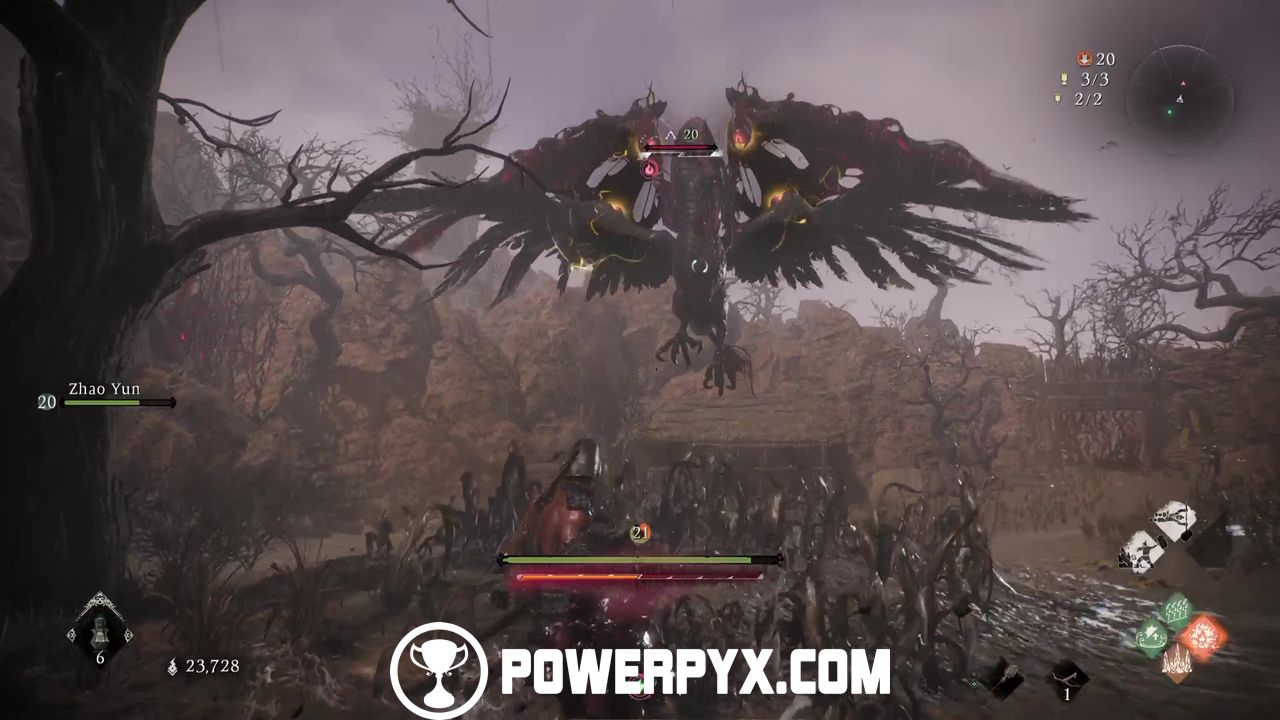Select the upper green Wood spell icon
This screenshot has height=720, width=1280.
pyautogui.click(x=1175, y=610)
